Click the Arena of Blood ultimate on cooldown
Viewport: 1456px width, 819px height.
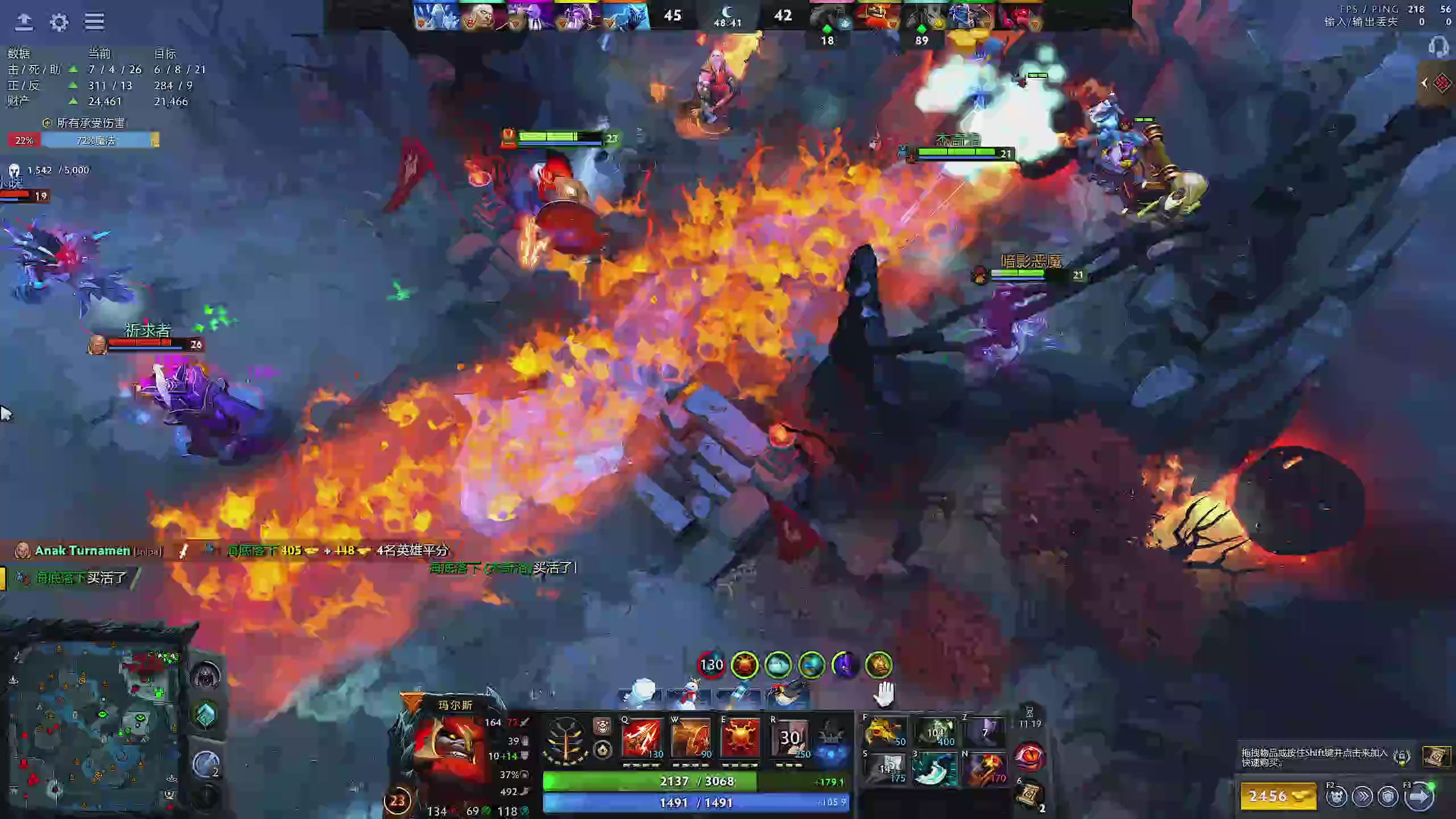tap(789, 738)
